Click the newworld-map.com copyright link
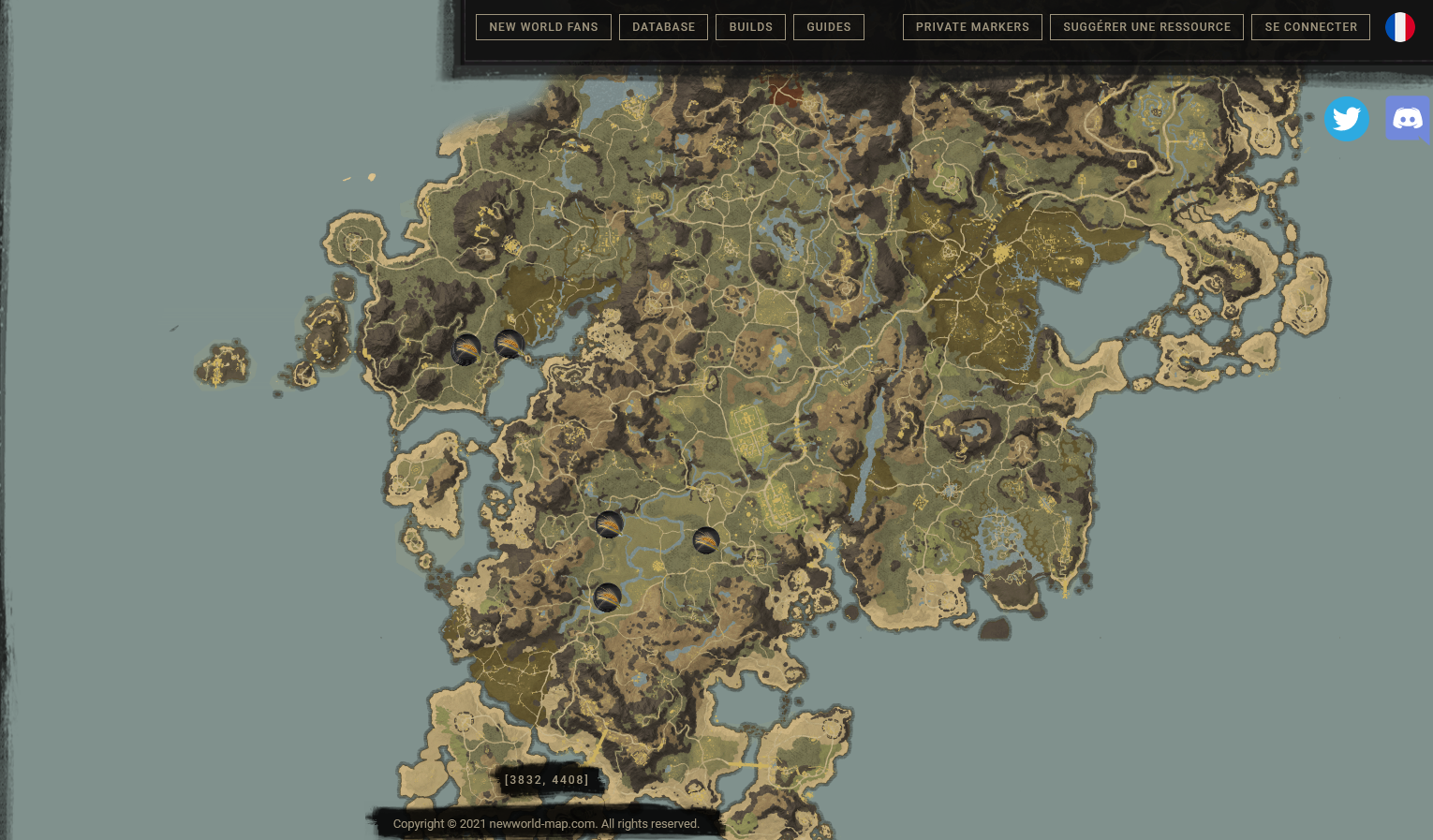 541,824
